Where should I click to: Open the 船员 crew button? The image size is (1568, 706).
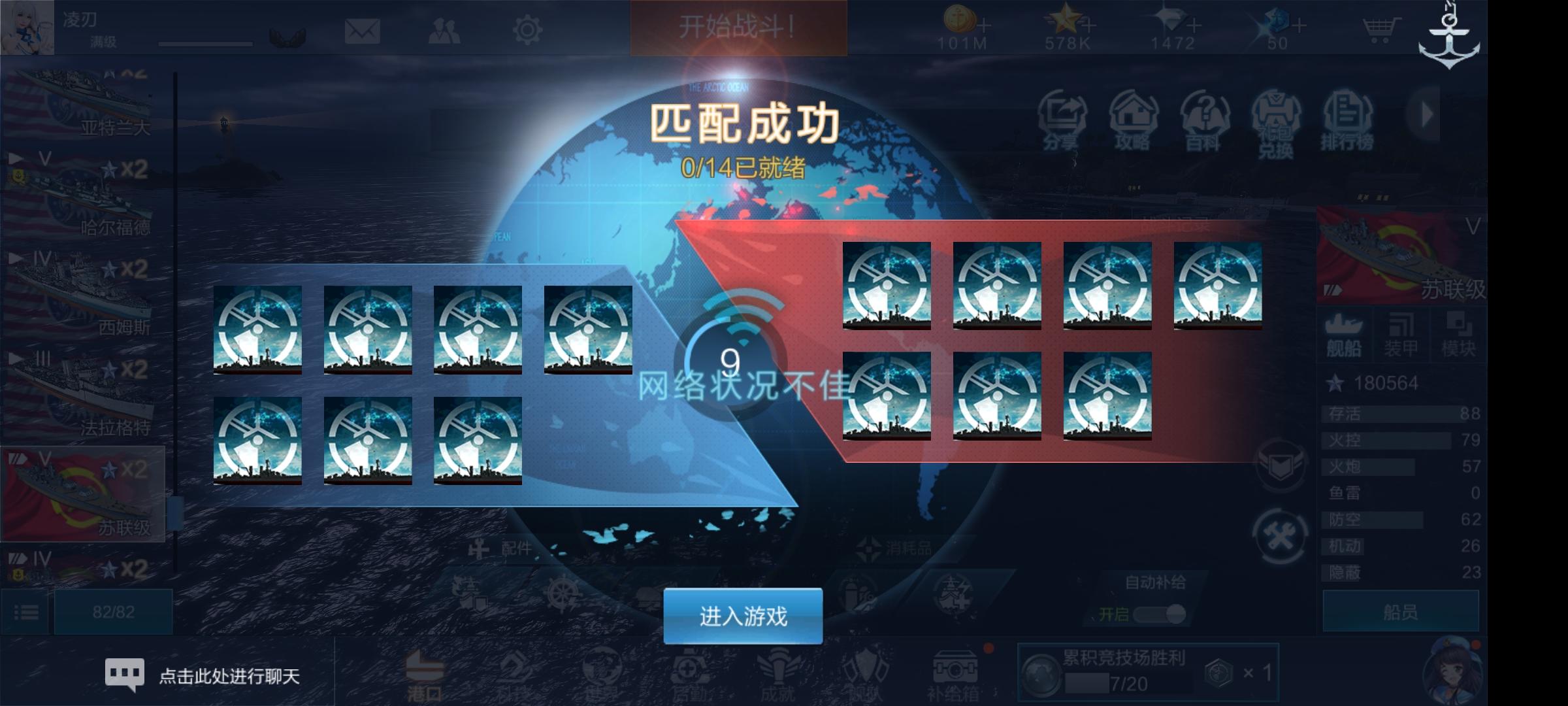tap(1400, 612)
